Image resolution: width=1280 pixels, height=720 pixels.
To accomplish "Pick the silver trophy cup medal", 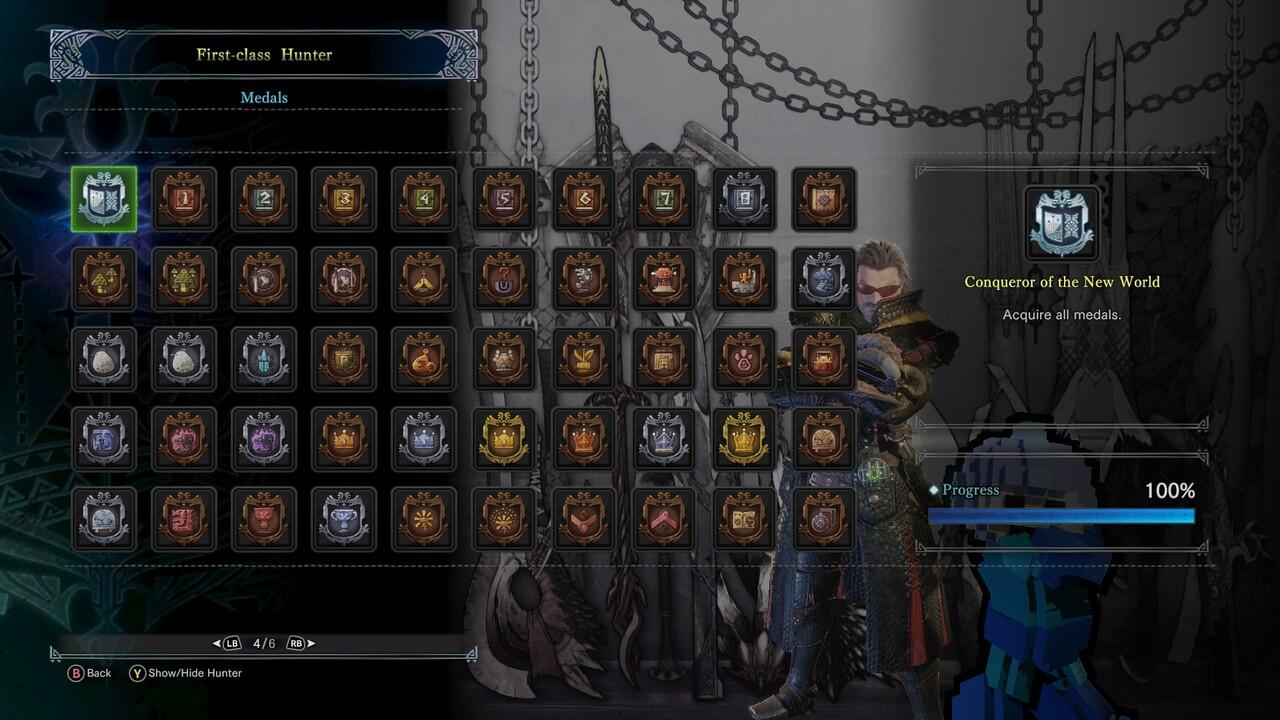I will tap(344, 520).
